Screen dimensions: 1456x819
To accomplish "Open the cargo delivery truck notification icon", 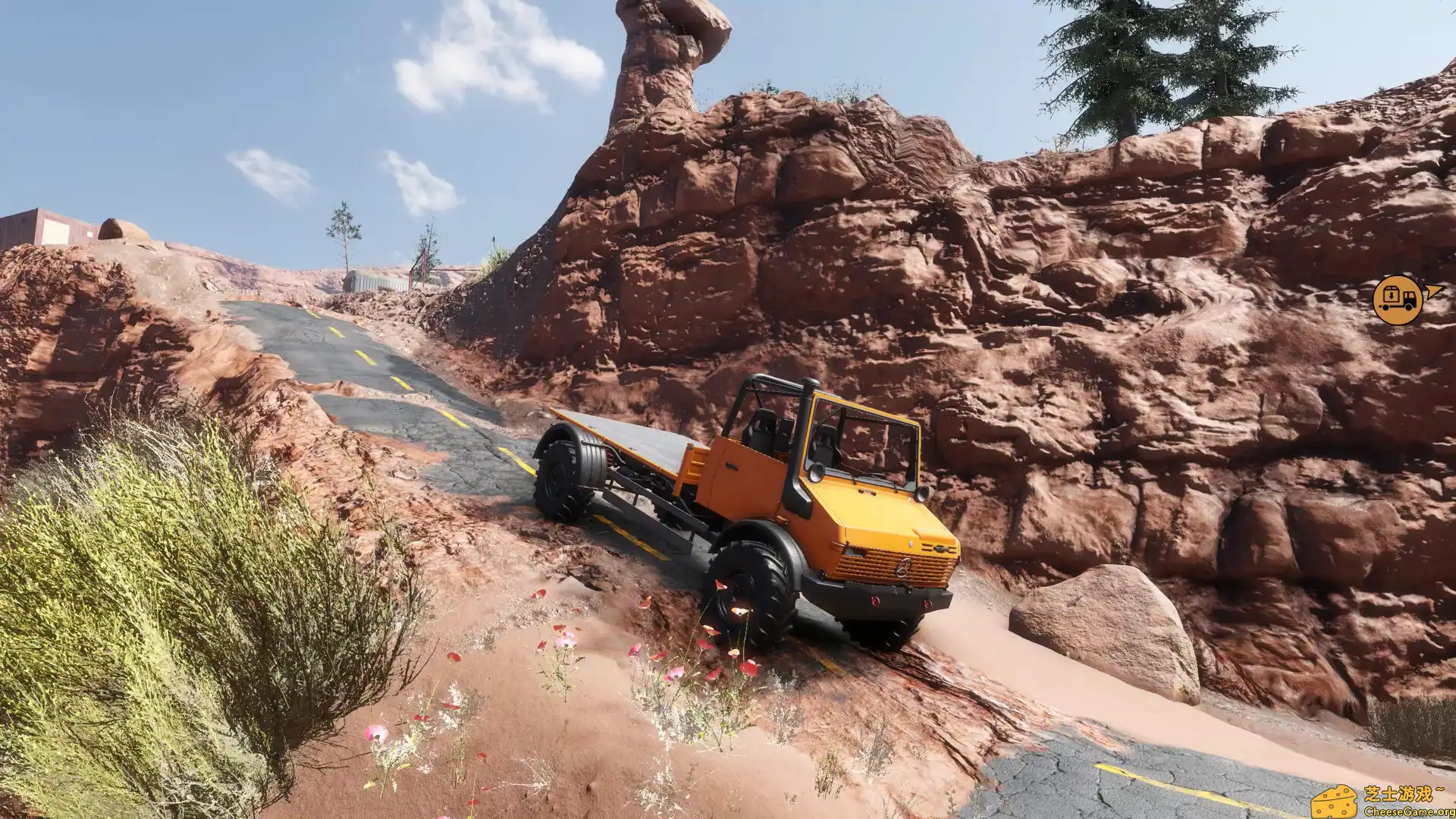I will pyautogui.click(x=1398, y=300).
